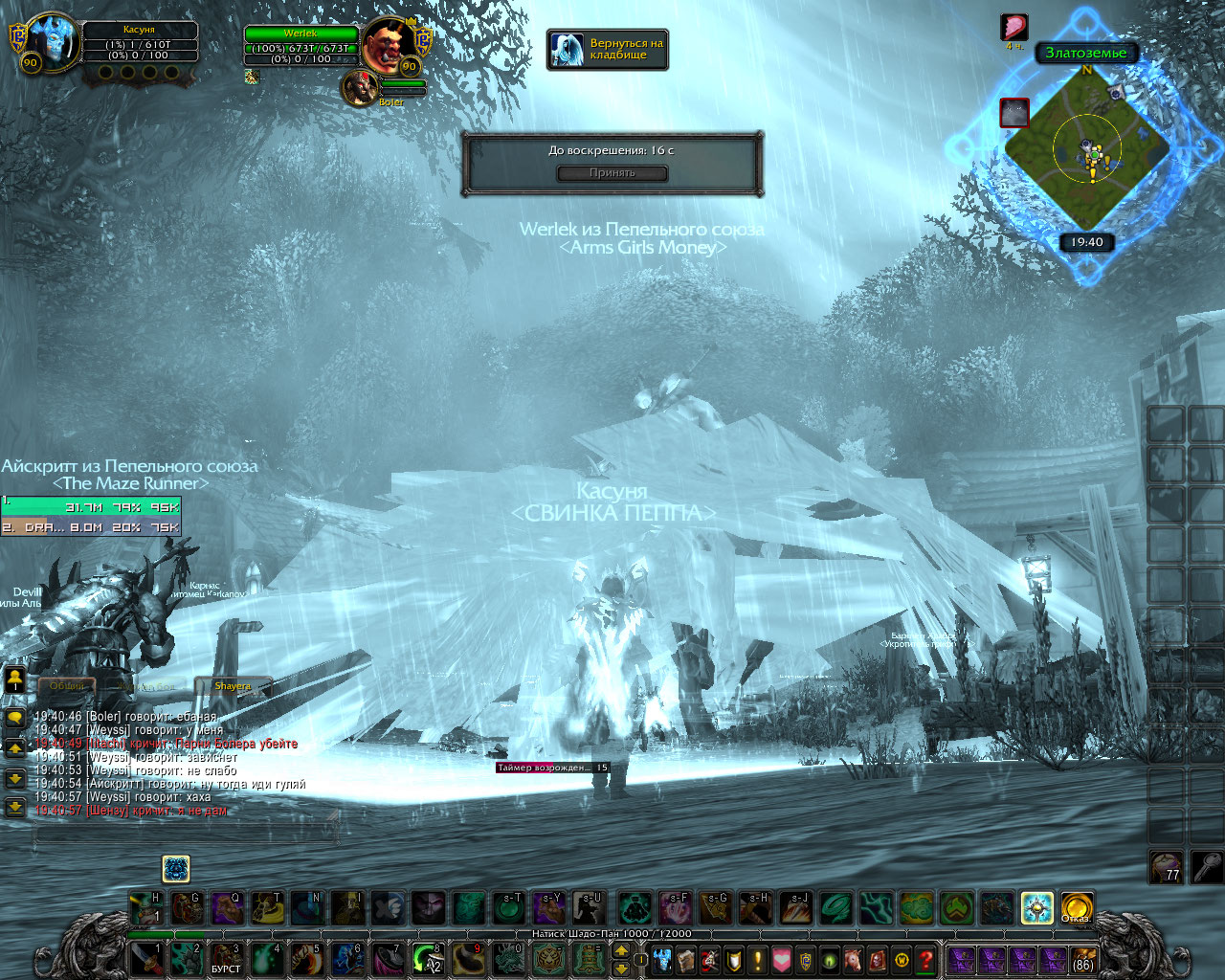Open the chat speech bubble menu
Screen dimensions: 1225x980
coord(15,718)
